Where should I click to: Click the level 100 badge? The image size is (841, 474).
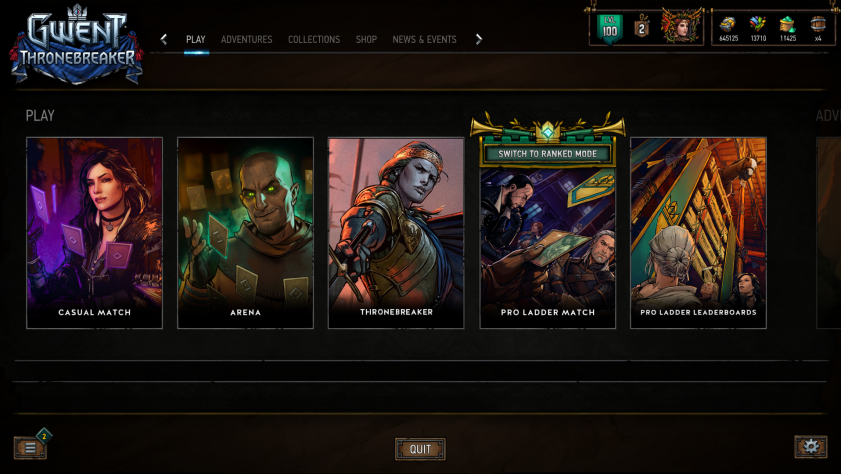(609, 28)
